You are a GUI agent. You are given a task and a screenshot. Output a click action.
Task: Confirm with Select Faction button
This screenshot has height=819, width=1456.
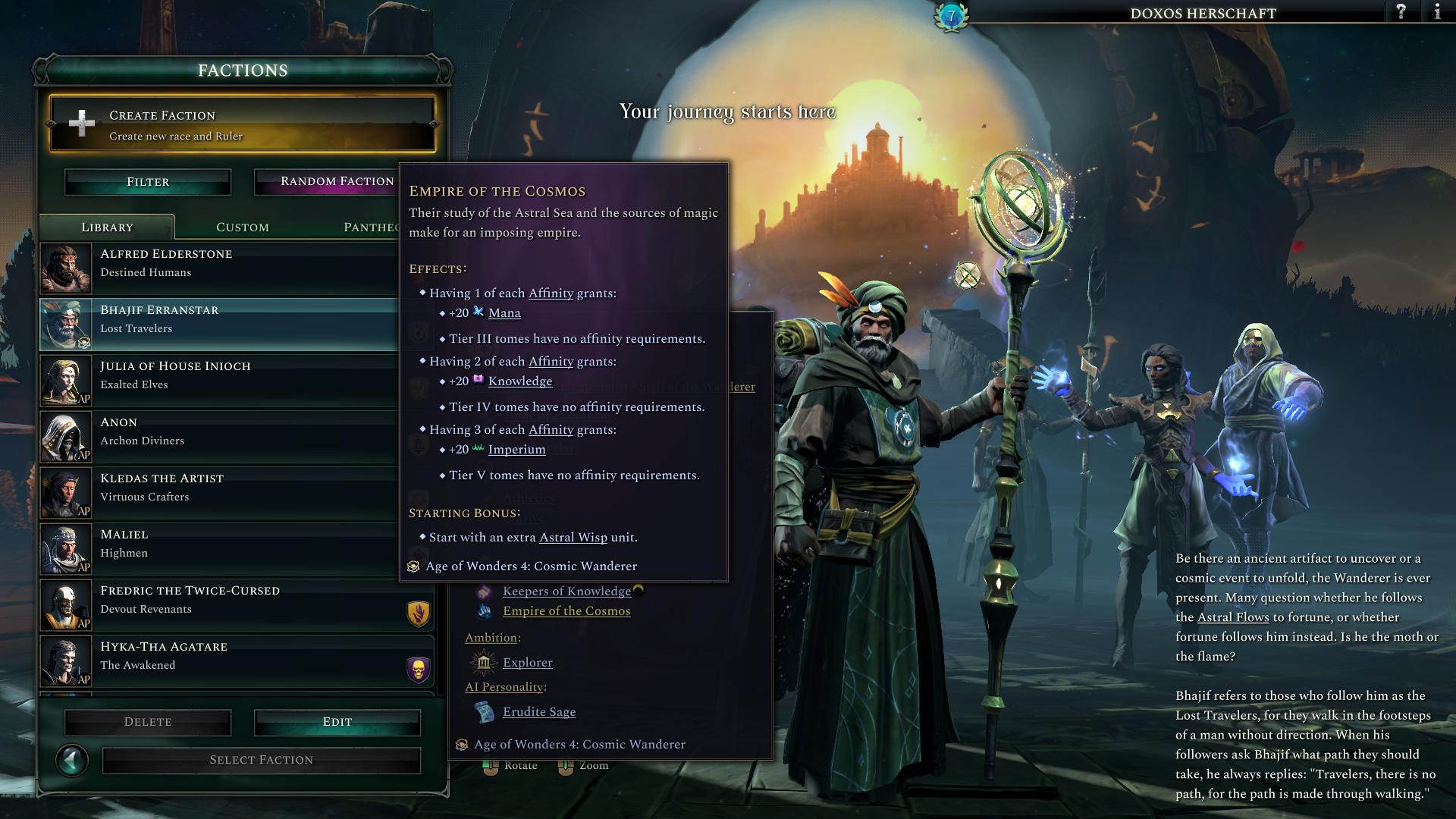[262, 760]
